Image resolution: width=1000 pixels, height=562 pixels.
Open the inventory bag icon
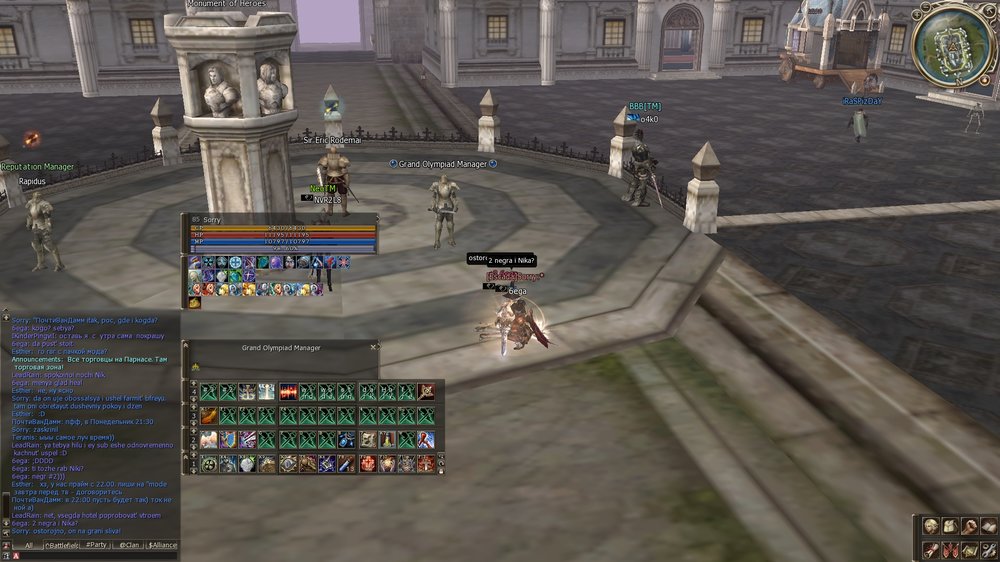coord(950,526)
